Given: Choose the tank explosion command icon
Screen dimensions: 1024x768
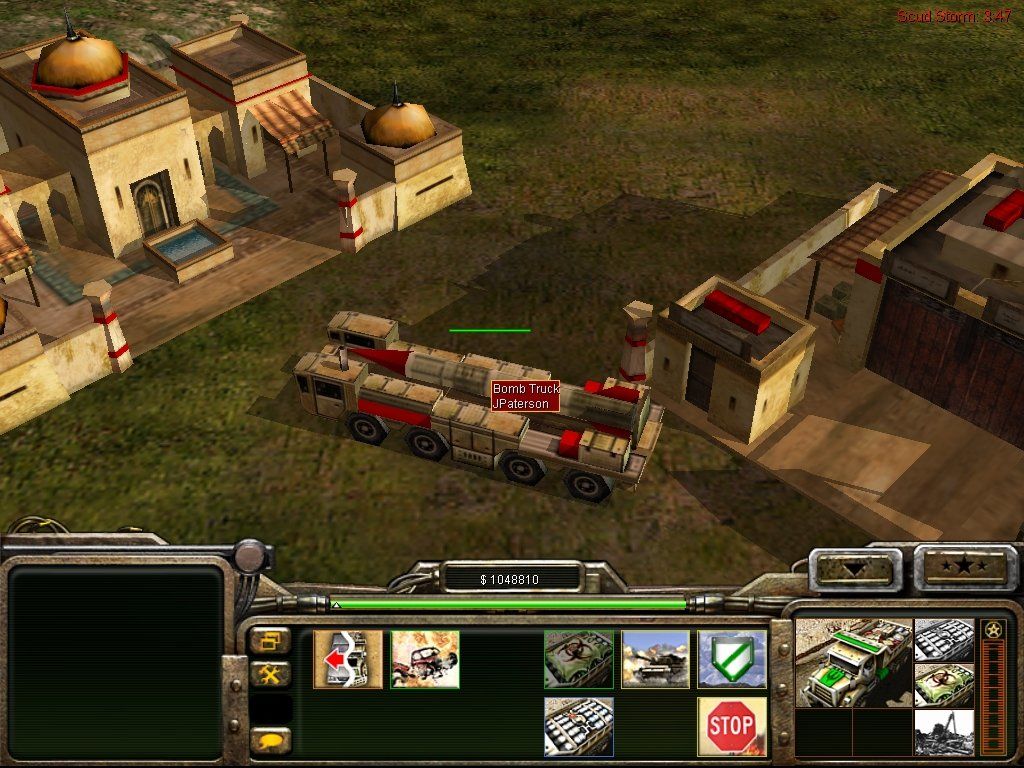Looking at the screenshot, I should pos(655,659).
